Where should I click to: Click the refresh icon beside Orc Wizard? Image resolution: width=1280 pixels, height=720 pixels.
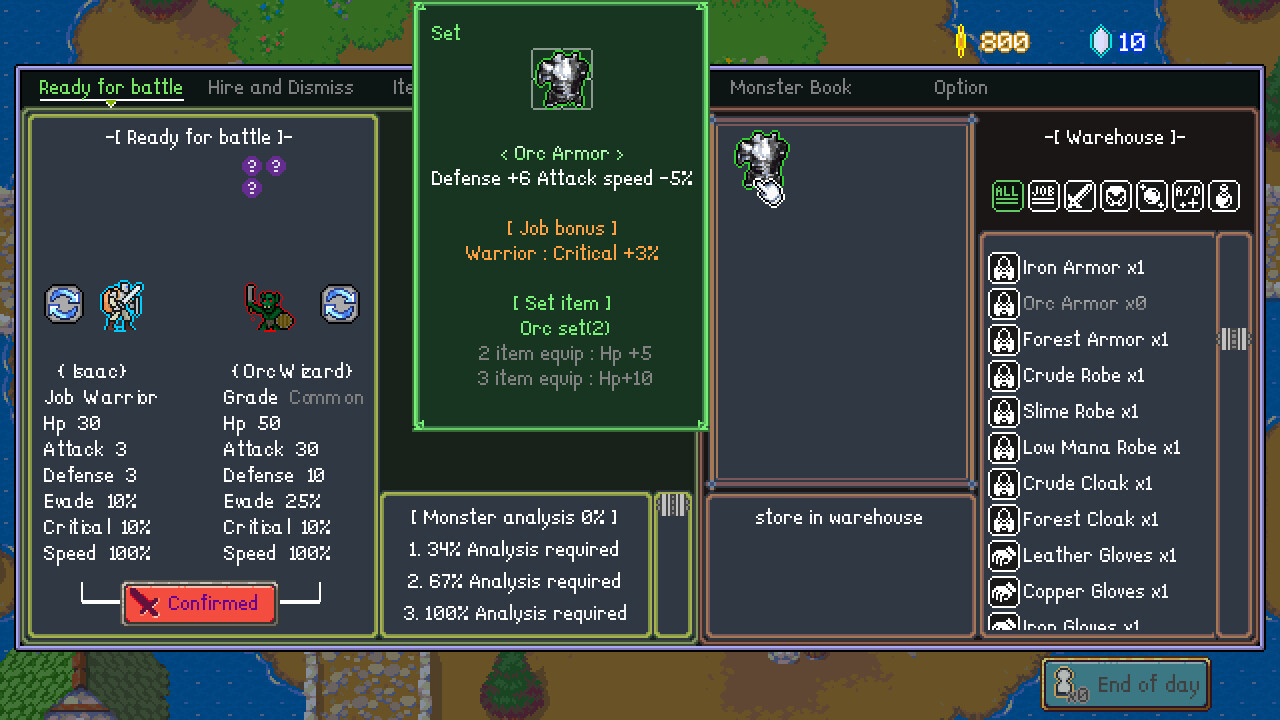tap(340, 305)
